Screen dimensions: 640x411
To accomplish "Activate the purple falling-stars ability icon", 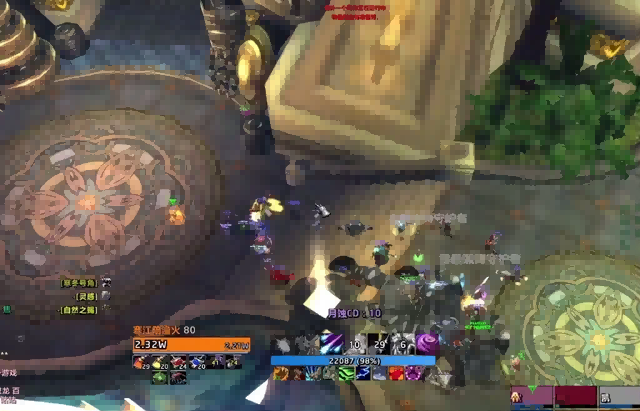I will coord(331,342).
